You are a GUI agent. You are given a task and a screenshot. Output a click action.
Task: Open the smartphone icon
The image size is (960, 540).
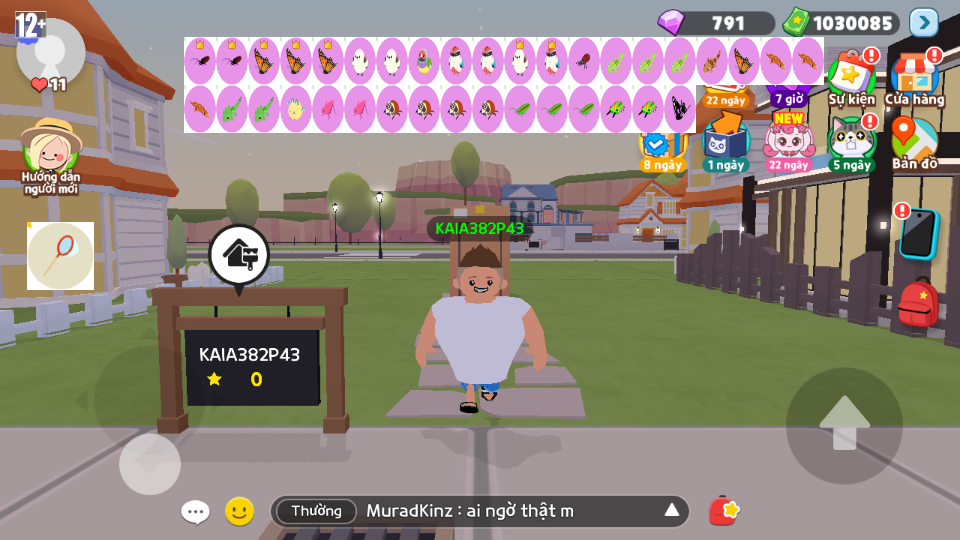(917, 234)
